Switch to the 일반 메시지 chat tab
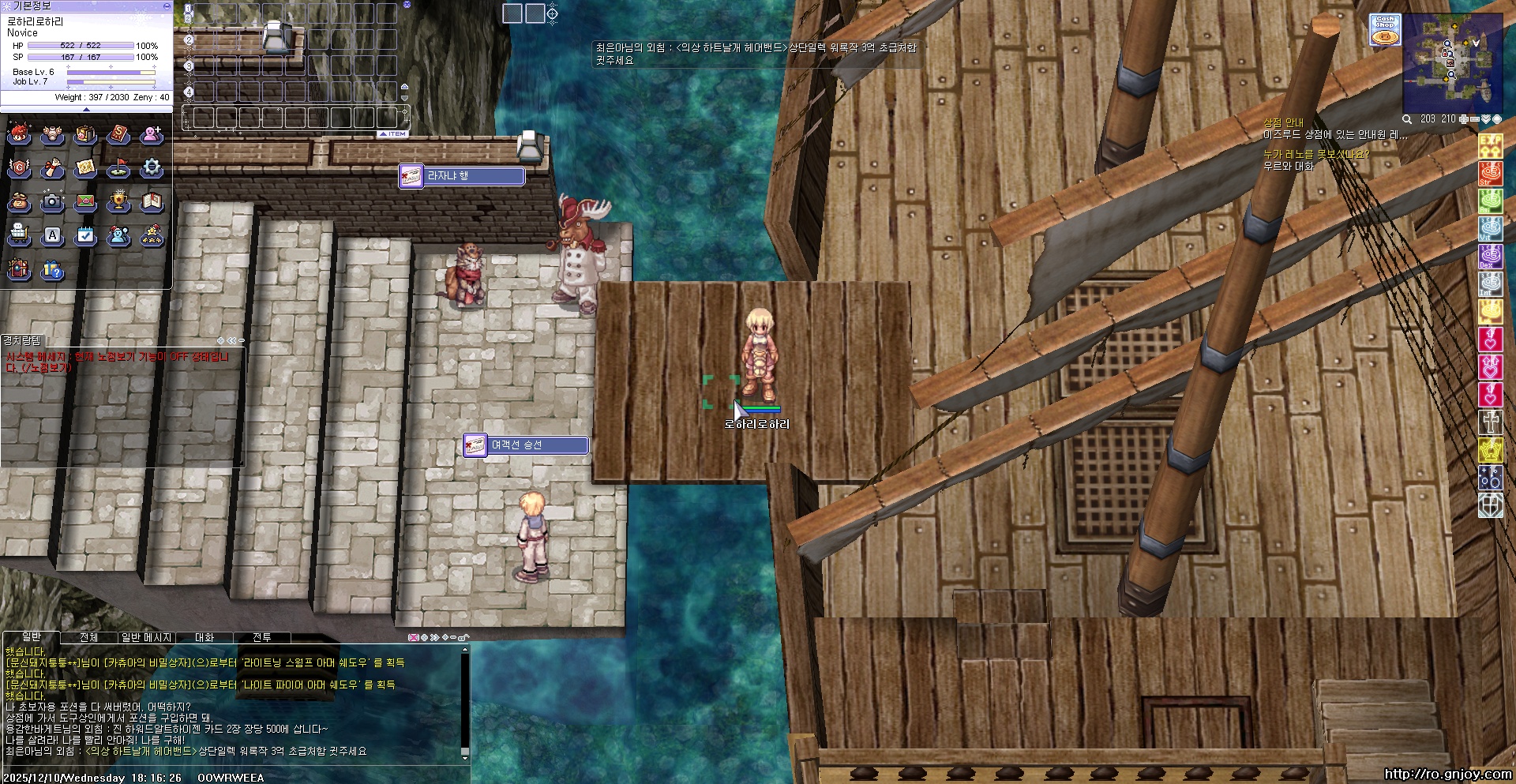 [146, 637]
